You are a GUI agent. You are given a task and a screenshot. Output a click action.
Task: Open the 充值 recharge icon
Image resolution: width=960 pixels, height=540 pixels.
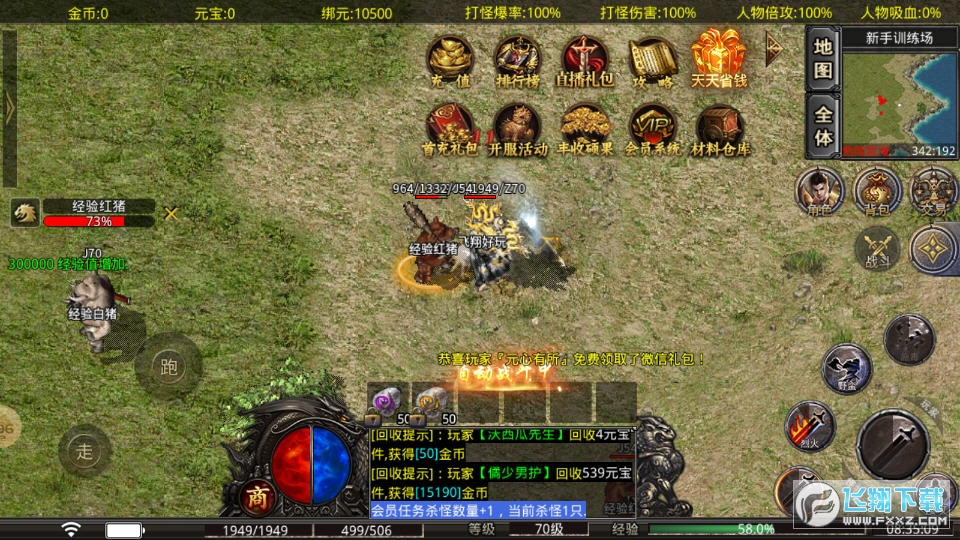point(450,60)
